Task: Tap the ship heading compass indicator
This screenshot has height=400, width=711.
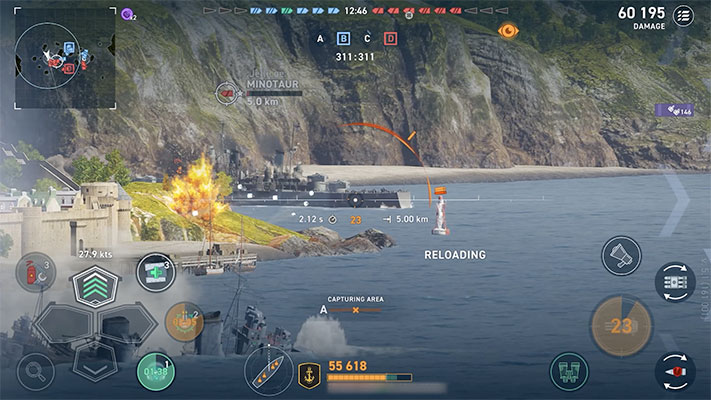Action: pos(269,371)
